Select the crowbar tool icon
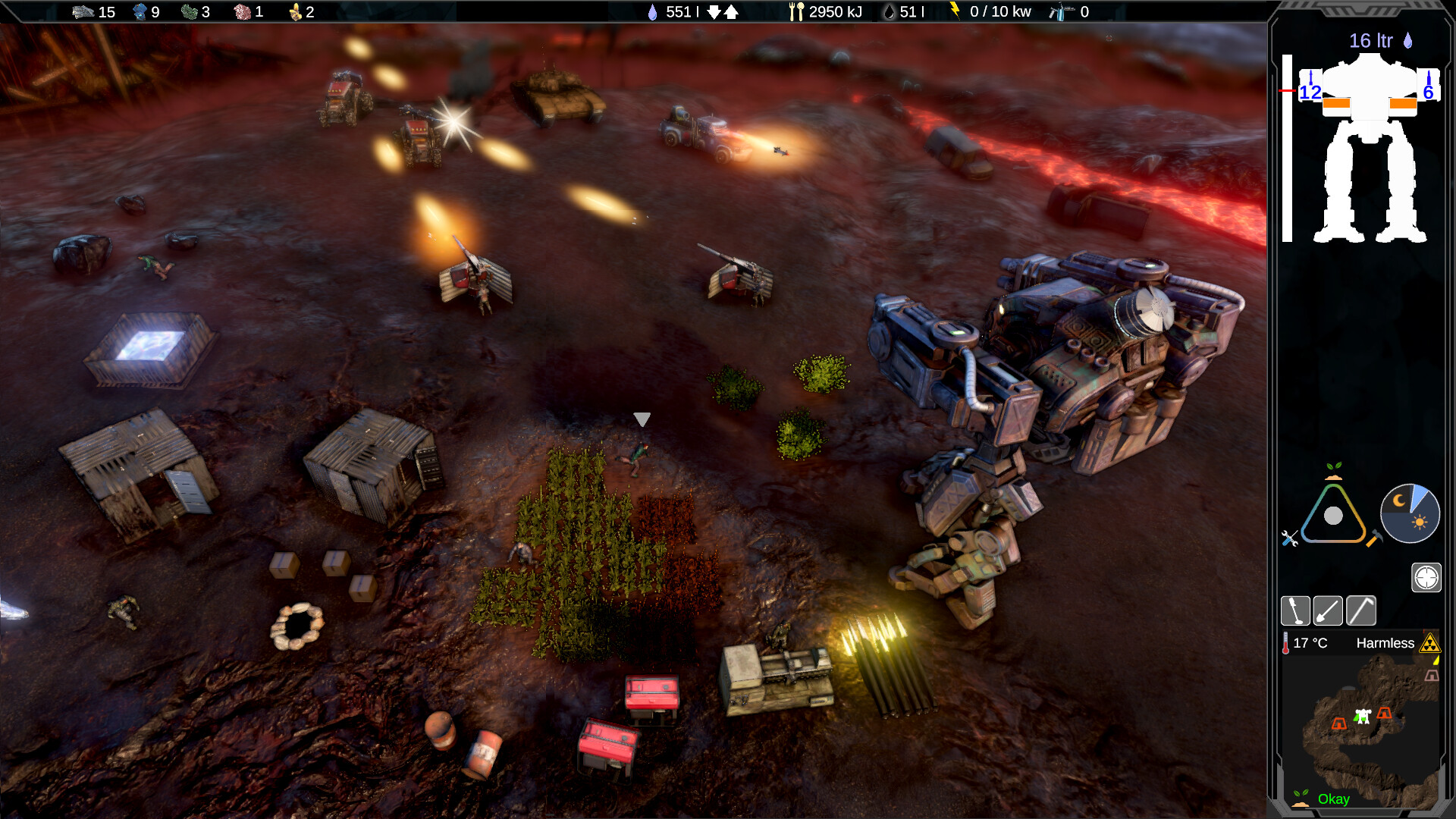The image size is (1456, 819). click(x=1361, y=610)
